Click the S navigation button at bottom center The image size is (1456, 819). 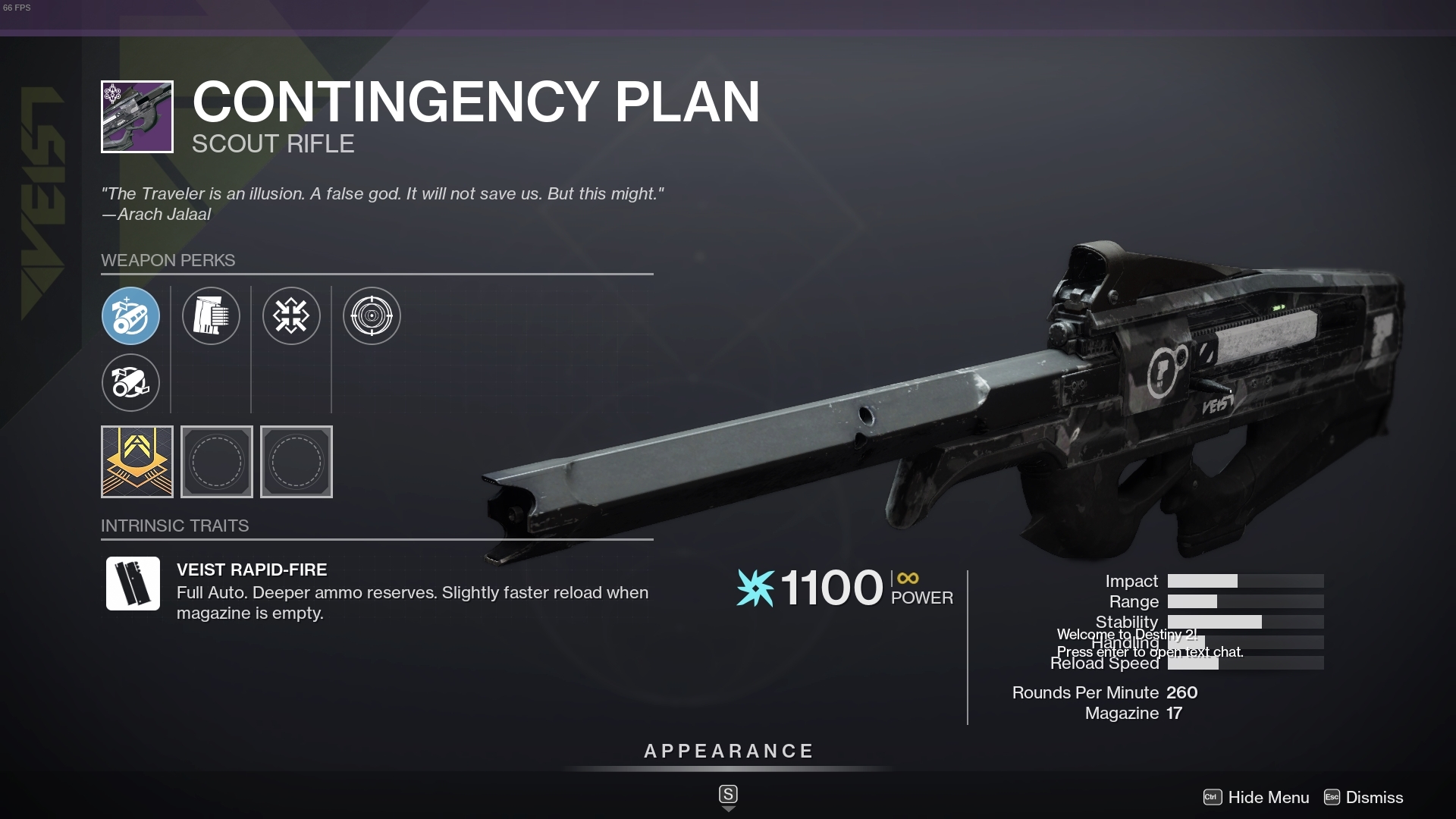(727, 794)
